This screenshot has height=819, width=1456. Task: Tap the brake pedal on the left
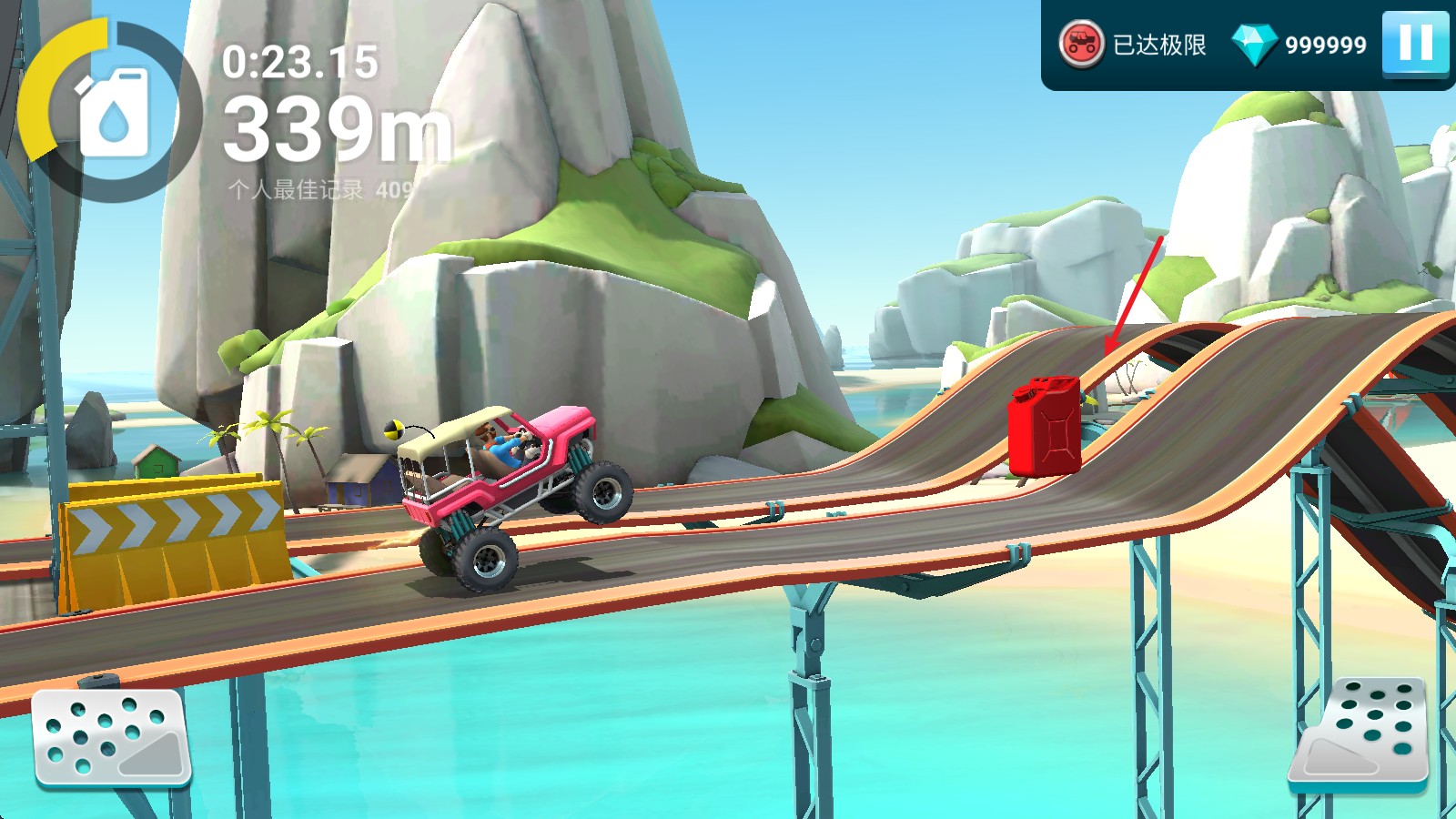pyautogui.click(x=111, y=737)
